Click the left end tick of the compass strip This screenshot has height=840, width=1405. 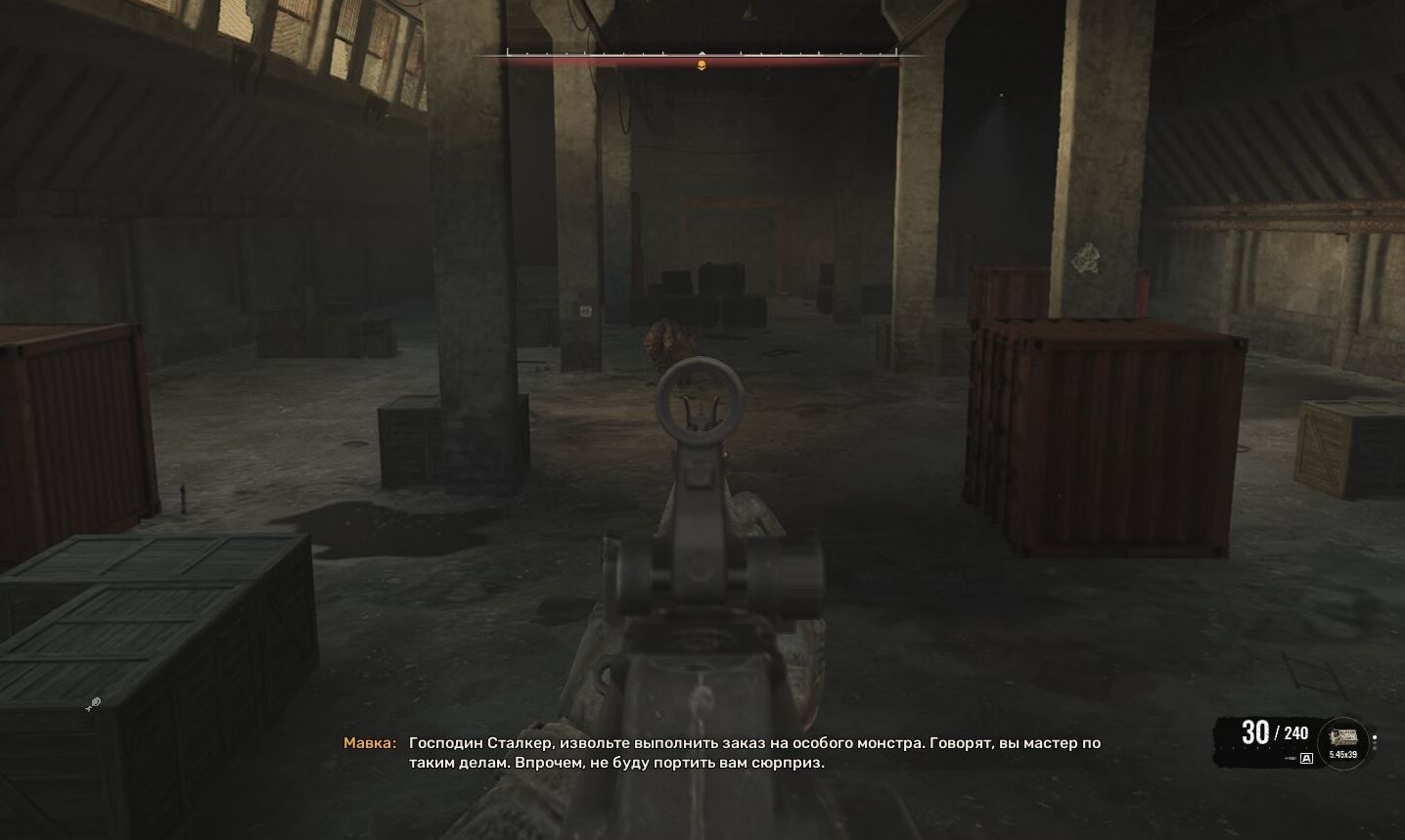pos(507,51)
